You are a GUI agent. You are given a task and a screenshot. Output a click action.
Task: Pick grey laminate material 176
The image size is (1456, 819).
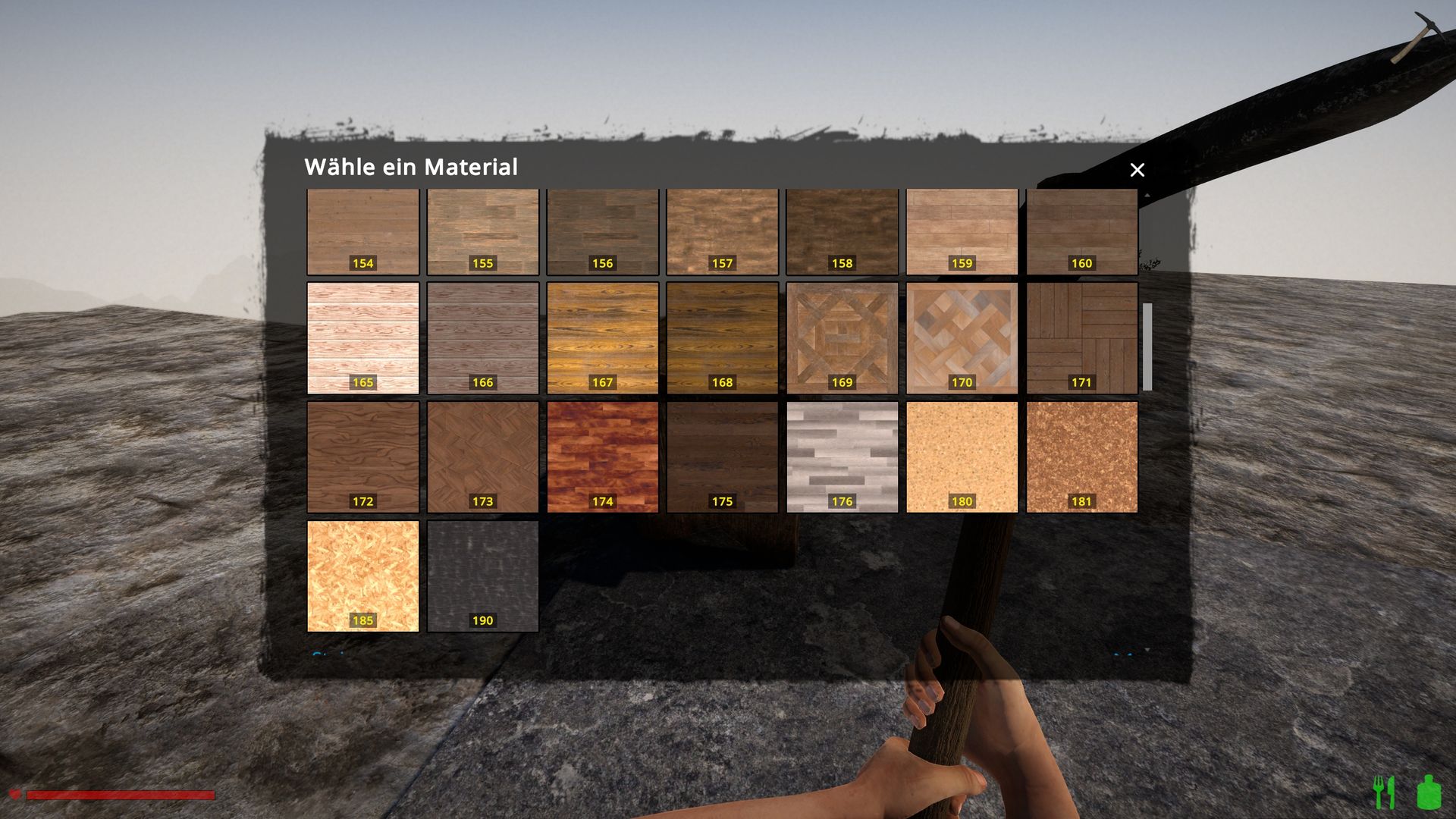tap(842, 457)
